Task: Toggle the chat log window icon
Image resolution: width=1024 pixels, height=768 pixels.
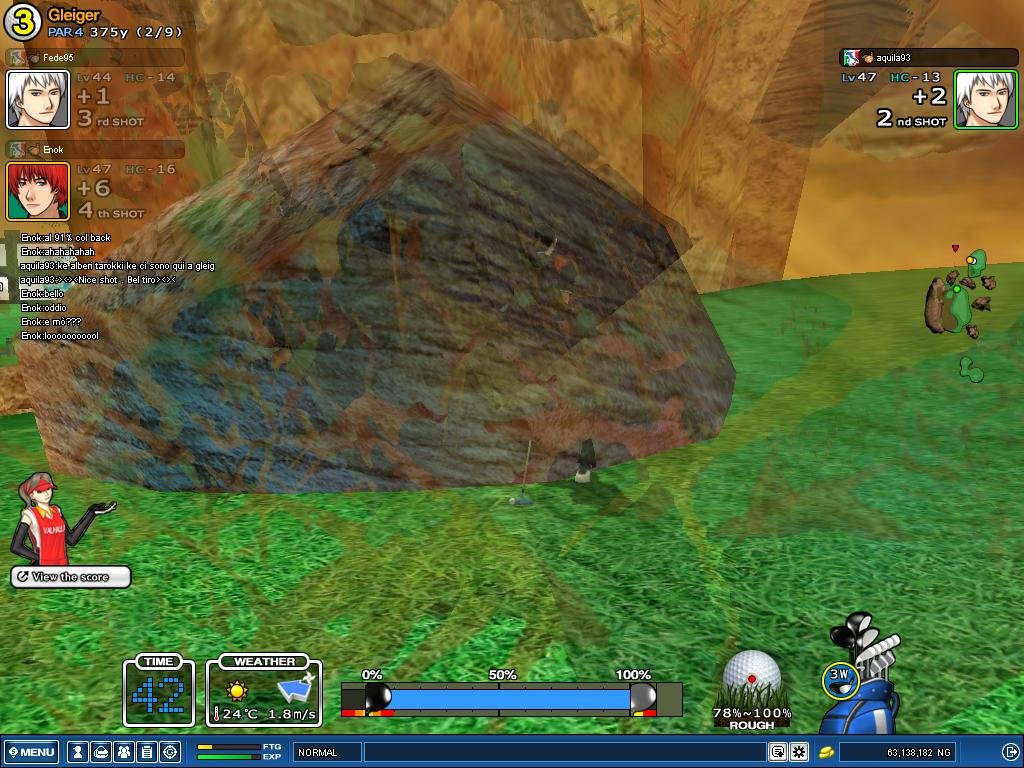Action: [778, 752]
